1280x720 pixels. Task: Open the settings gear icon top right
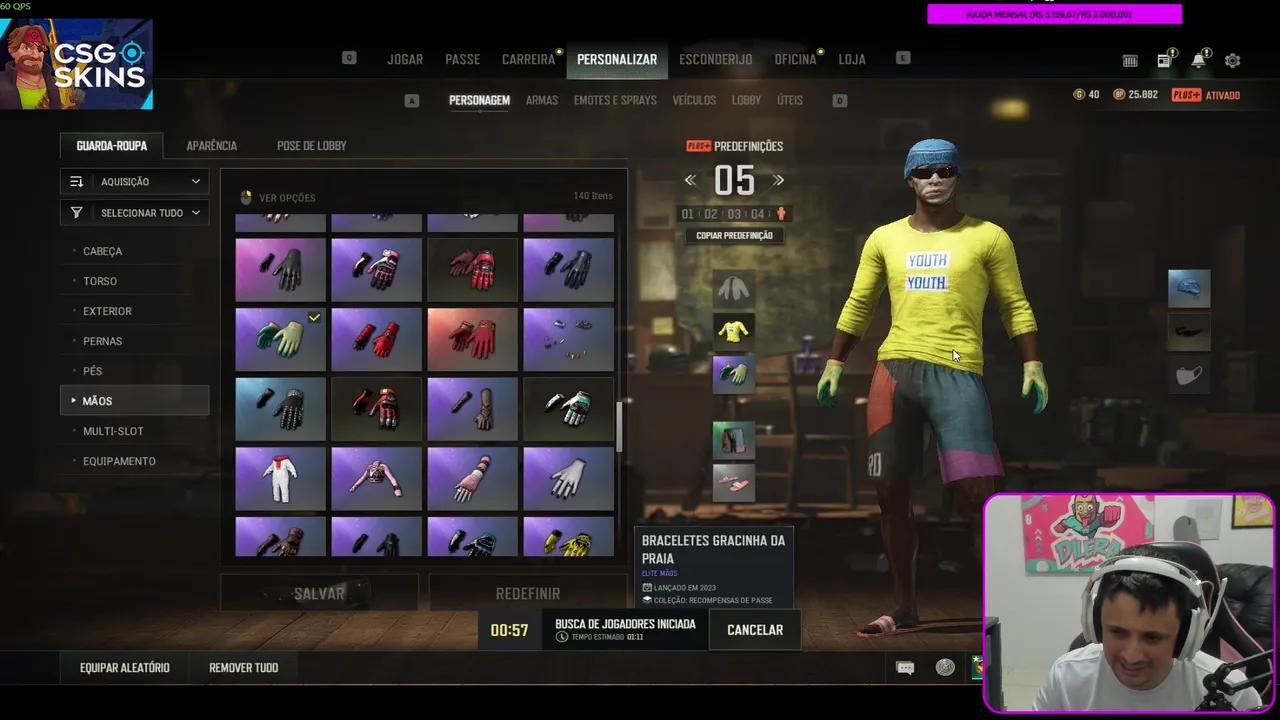(1232, 60)
